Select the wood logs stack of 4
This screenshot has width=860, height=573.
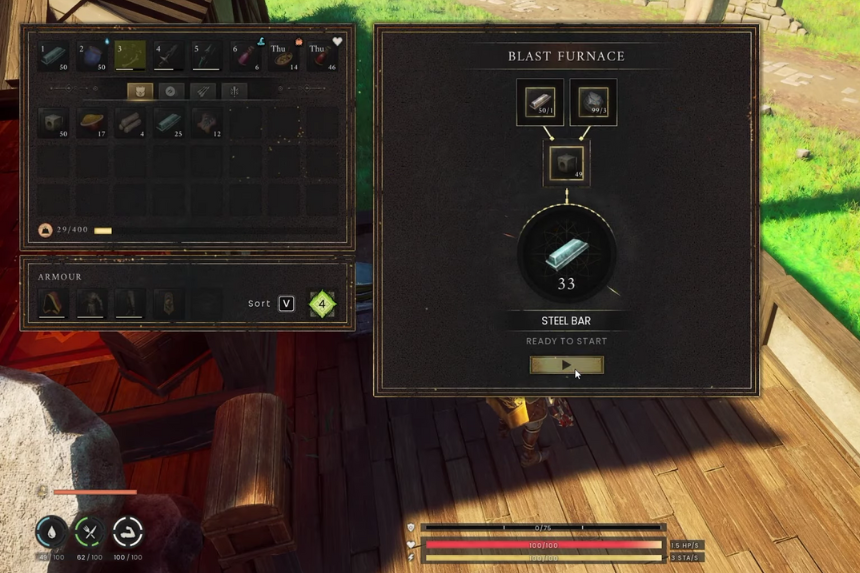(x=130, y=123)
